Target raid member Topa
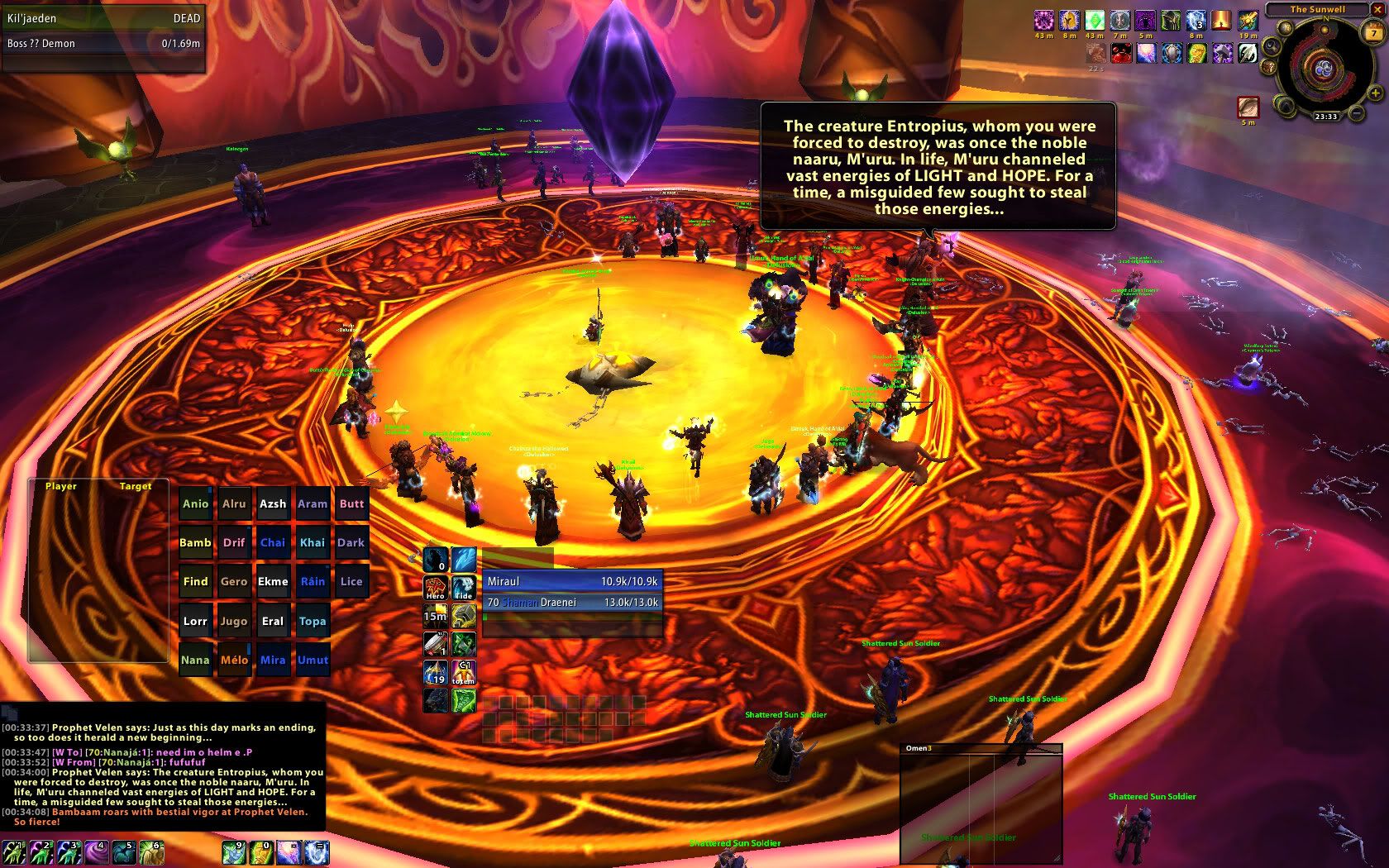The image size is (1389, 868). [313, 622]
